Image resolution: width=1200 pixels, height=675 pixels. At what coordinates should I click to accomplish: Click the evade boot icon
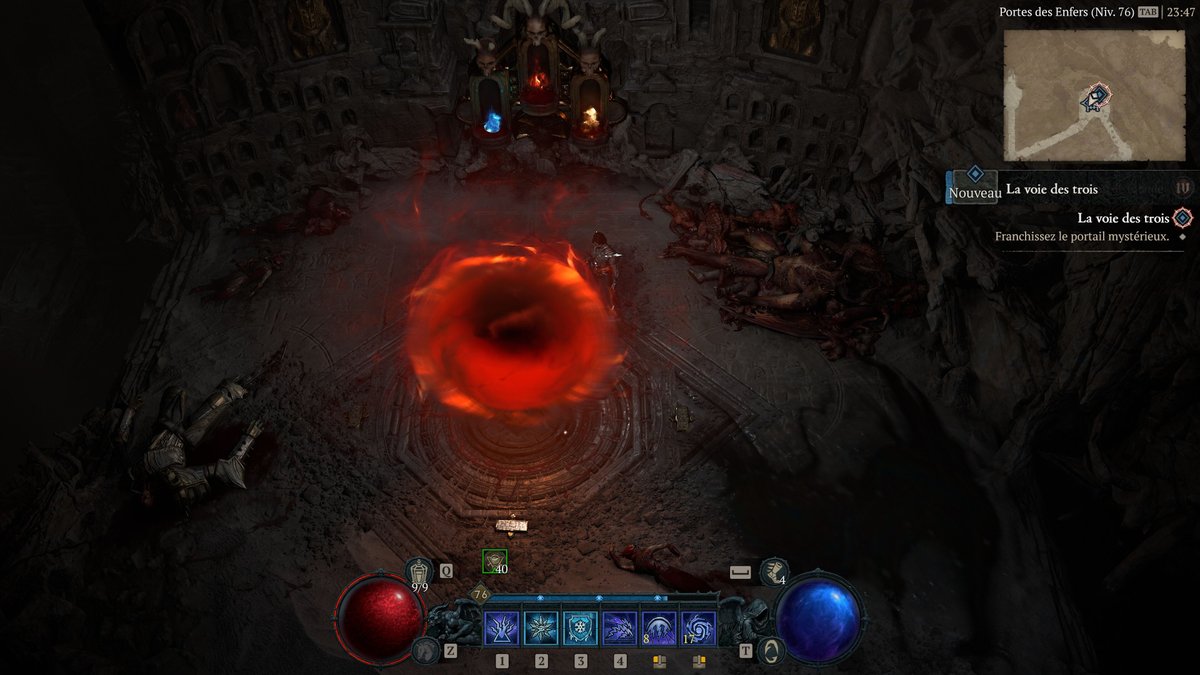(773, 572)
